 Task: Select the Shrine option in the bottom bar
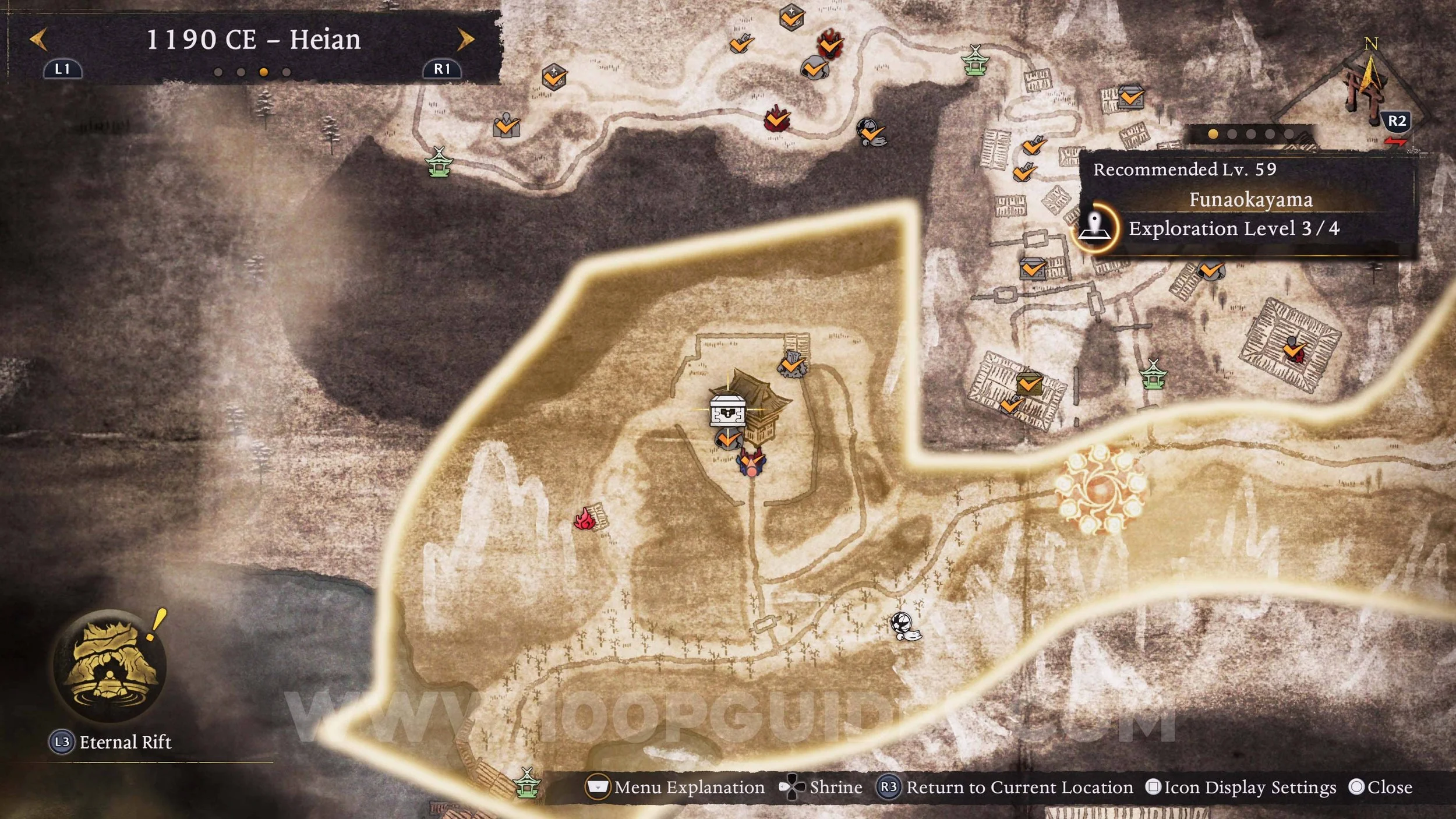[821, 788]
